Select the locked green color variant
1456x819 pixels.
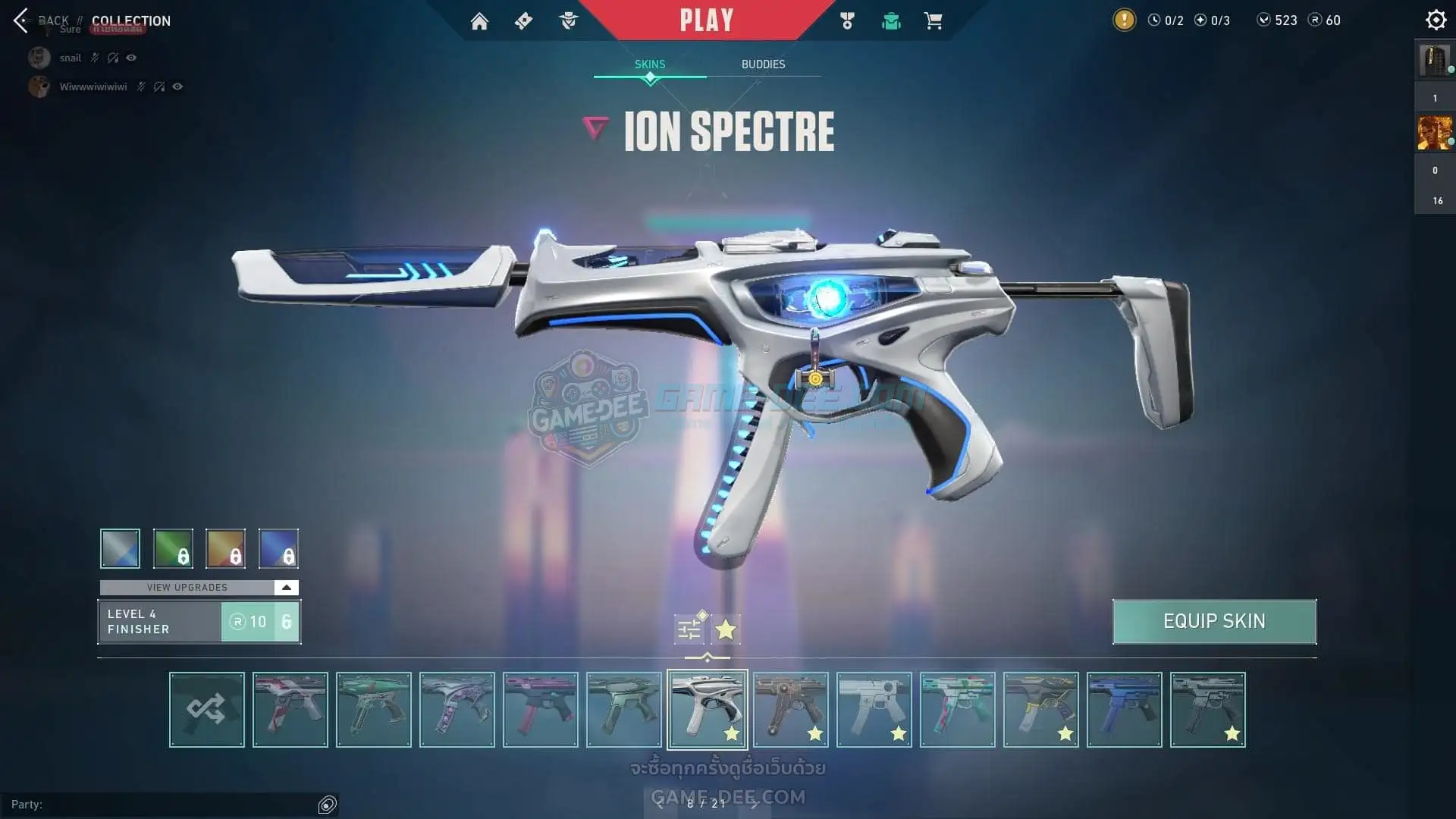[173, 548]
